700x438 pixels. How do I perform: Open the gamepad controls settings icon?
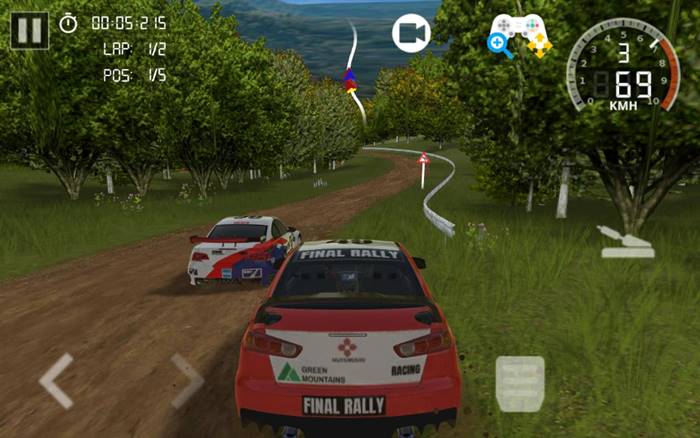[518, 36]
